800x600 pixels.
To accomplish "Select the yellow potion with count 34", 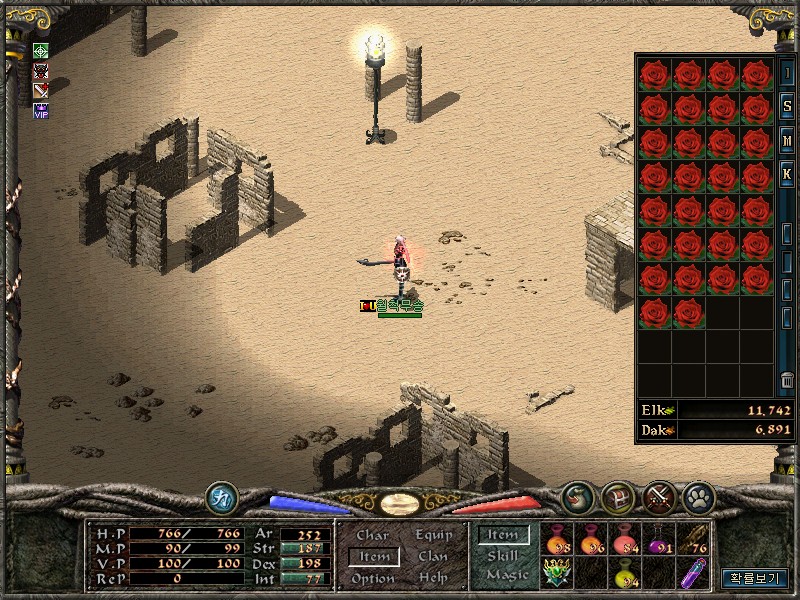I will pyautogui.click(x=626, y=574).
